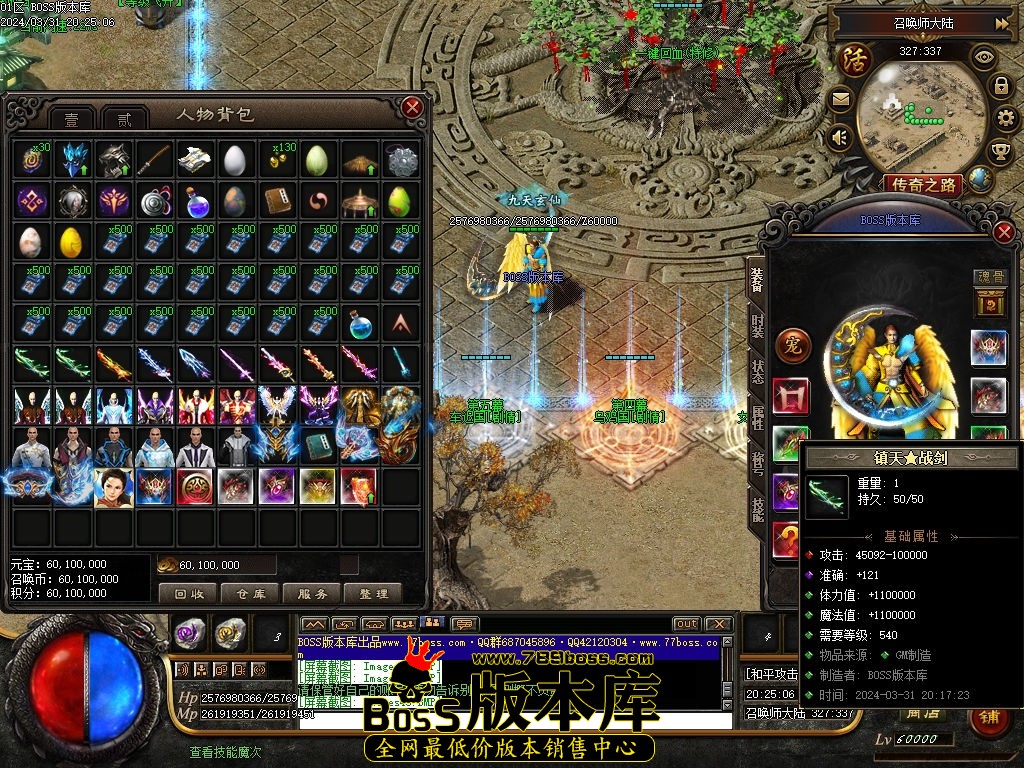Open the mail envelope icon
The width and height of the screenshot is (1024, 768).
[839, 100]
